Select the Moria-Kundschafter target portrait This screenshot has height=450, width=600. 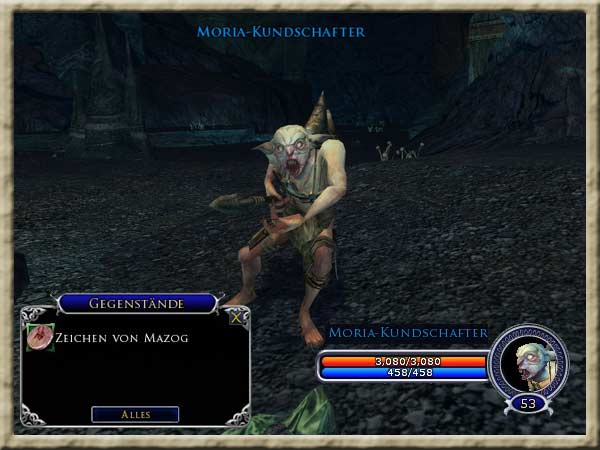tap(528, 363)
